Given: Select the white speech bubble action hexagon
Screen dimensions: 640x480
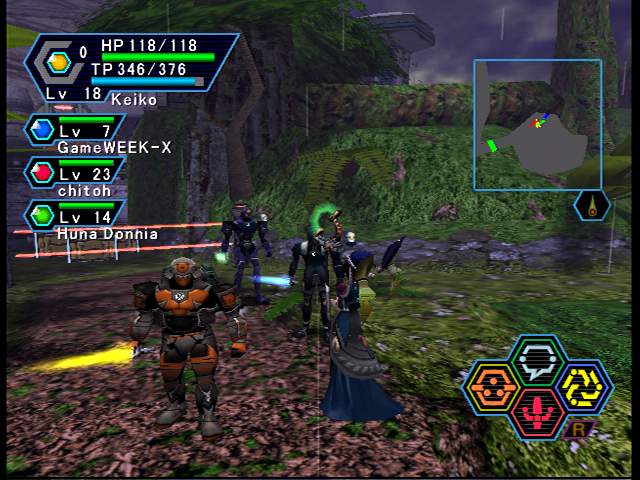Looking at the screenshot, I should click(539, 360).
